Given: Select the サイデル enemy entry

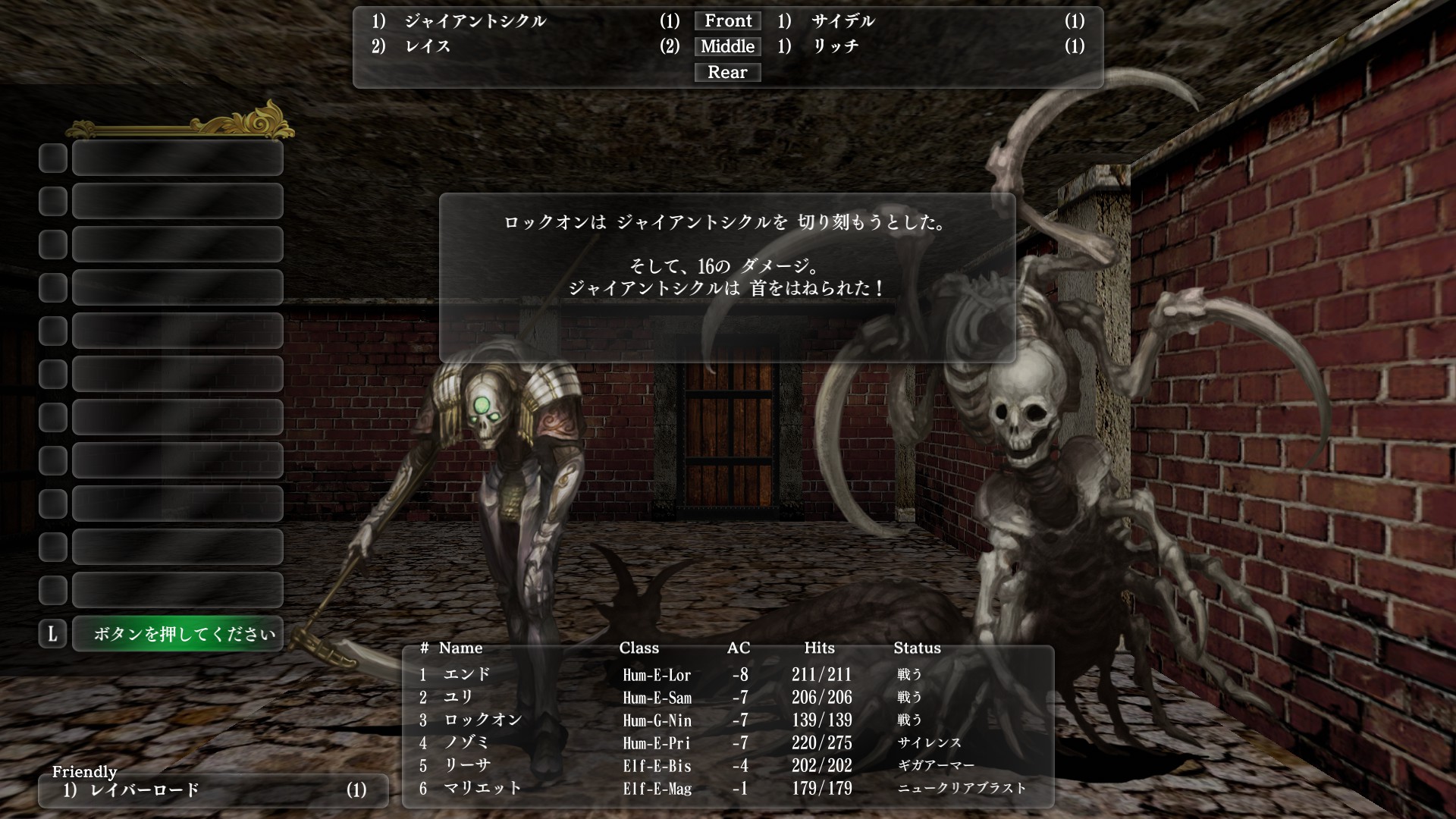Looking at the screenshot, I should coord(842,22).
